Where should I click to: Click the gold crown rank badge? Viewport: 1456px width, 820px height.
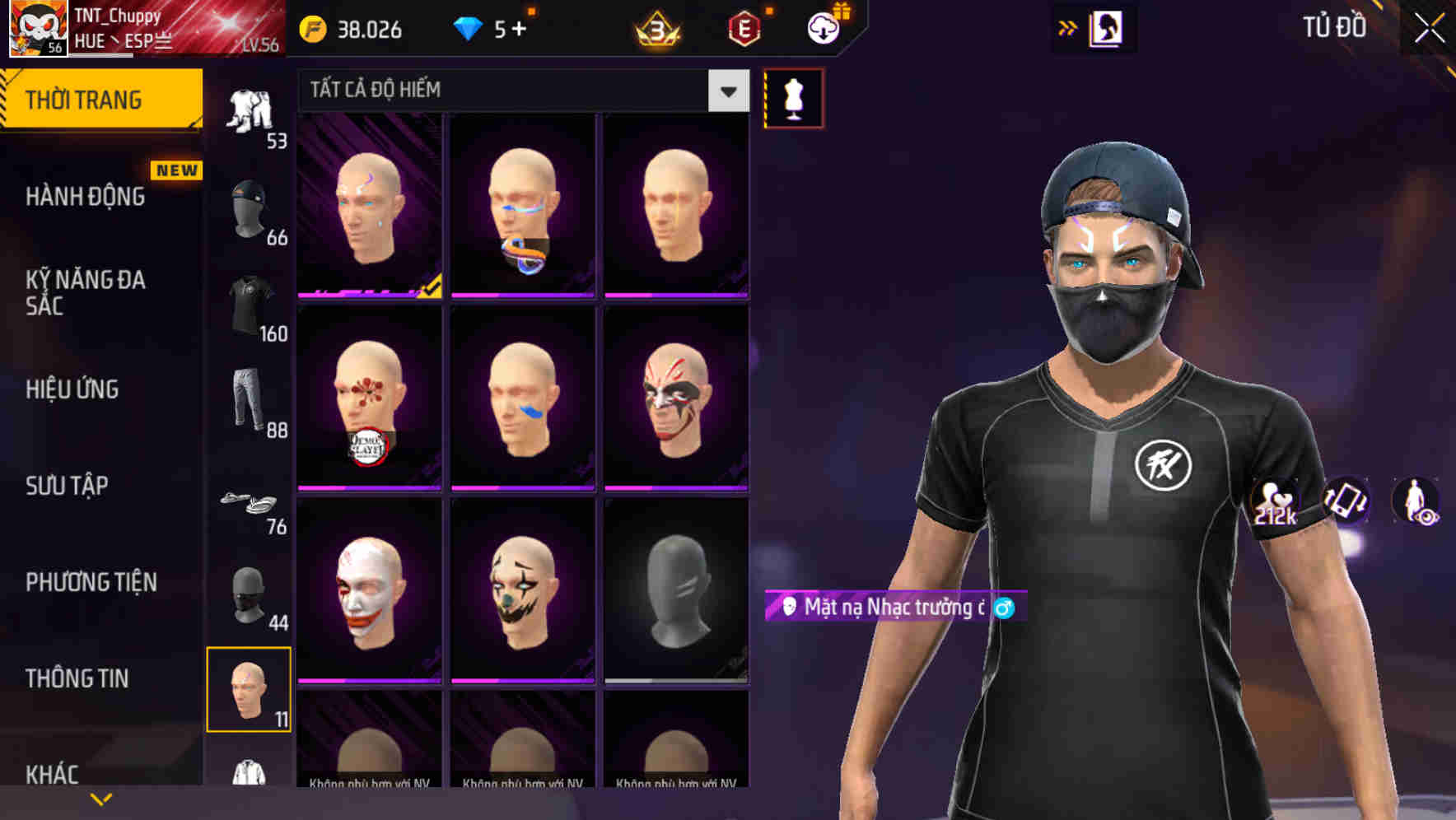point(659,29)
